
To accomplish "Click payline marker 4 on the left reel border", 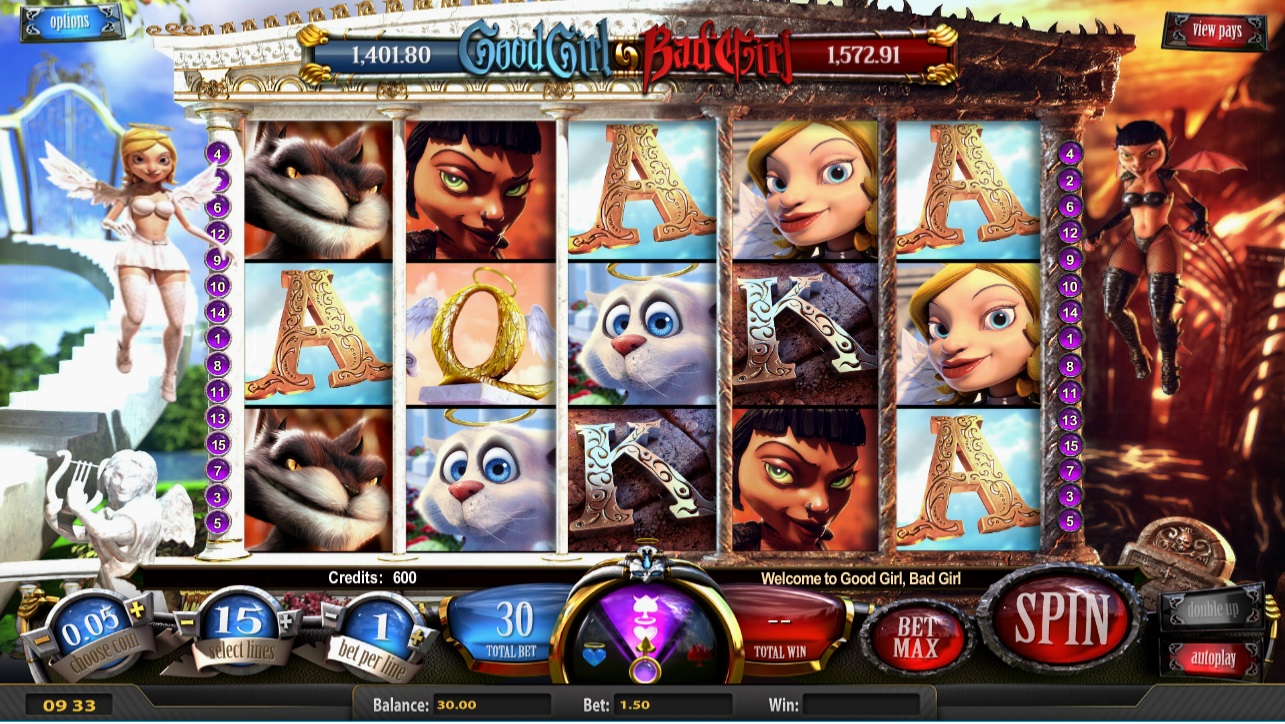I will [219, 152].
